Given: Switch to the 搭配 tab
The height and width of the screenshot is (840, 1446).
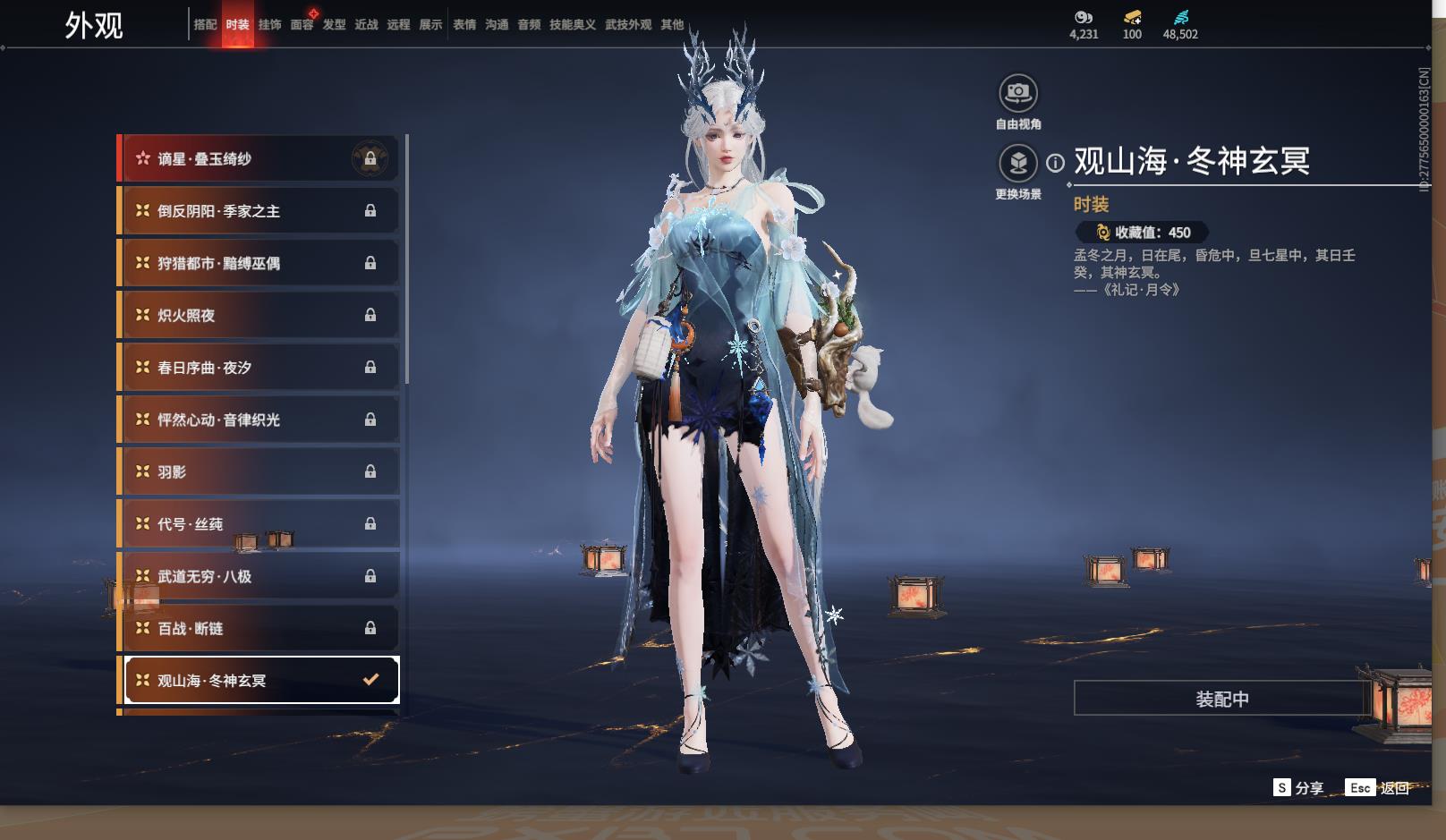Looking at the screenshot, I should (205, 25).
